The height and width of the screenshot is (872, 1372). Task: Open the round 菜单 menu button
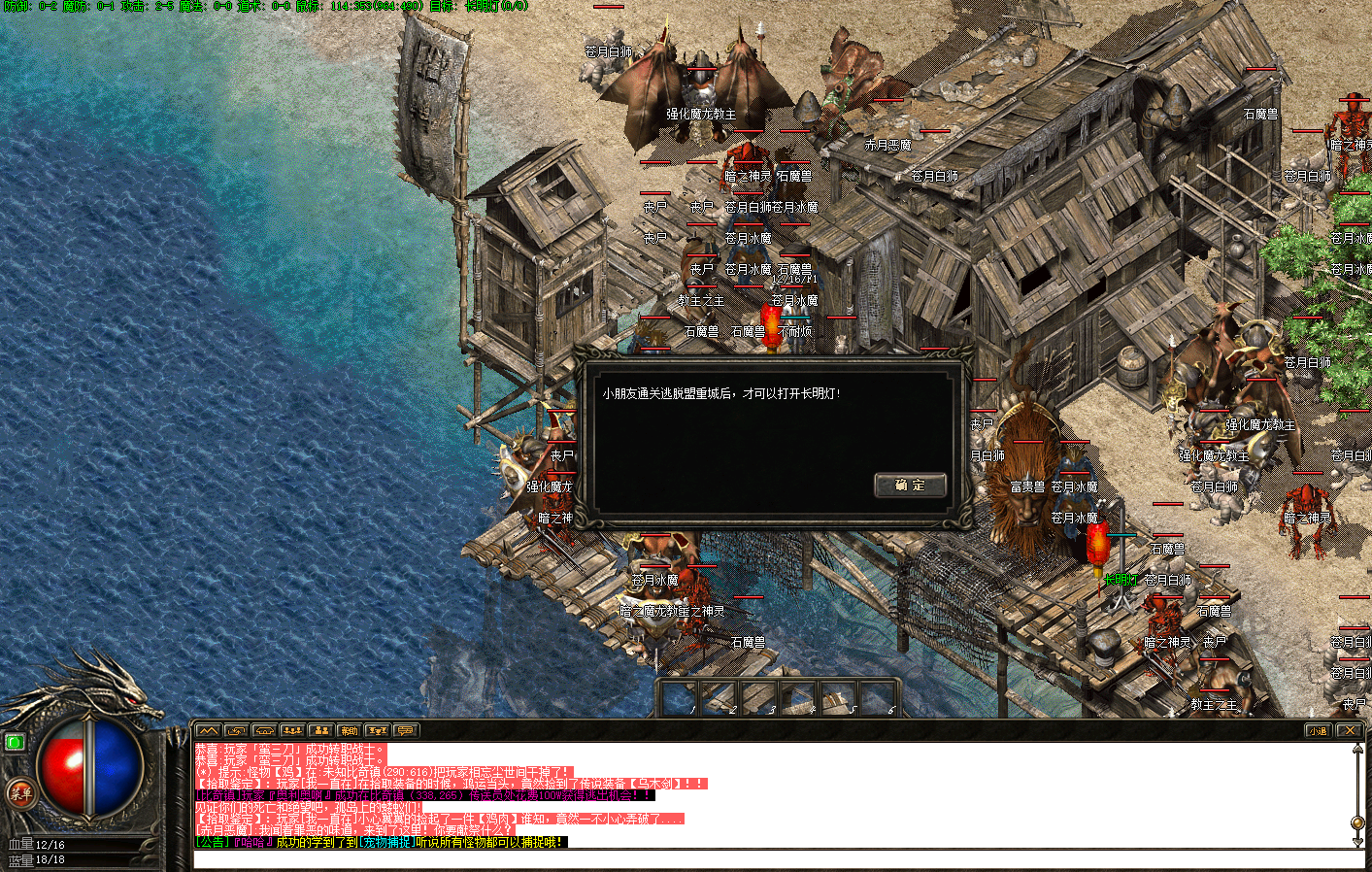pyautogui.click(x=20, y=793)
